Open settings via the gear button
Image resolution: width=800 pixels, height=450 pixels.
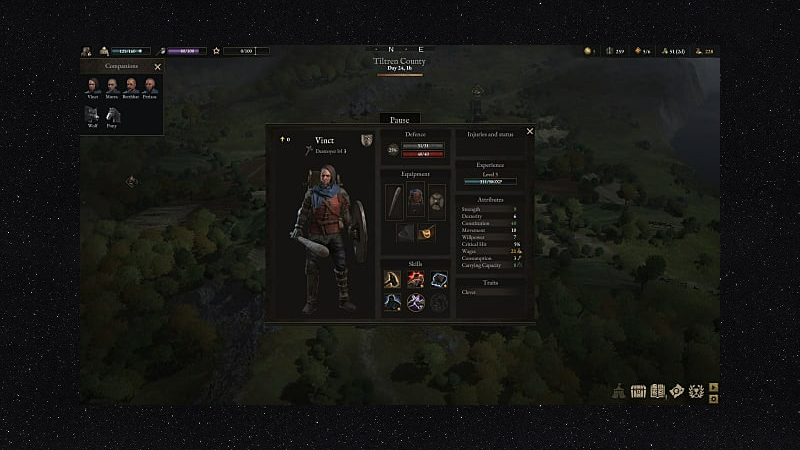pos(714,399)
